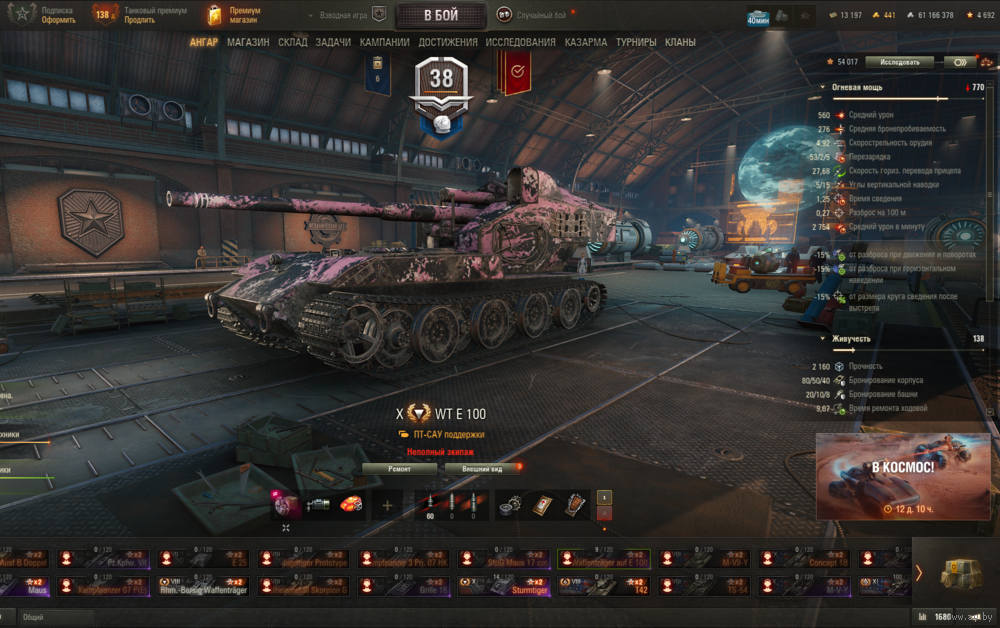Open Внешний вид customization
1000x628 pixels.
(482, 468)
